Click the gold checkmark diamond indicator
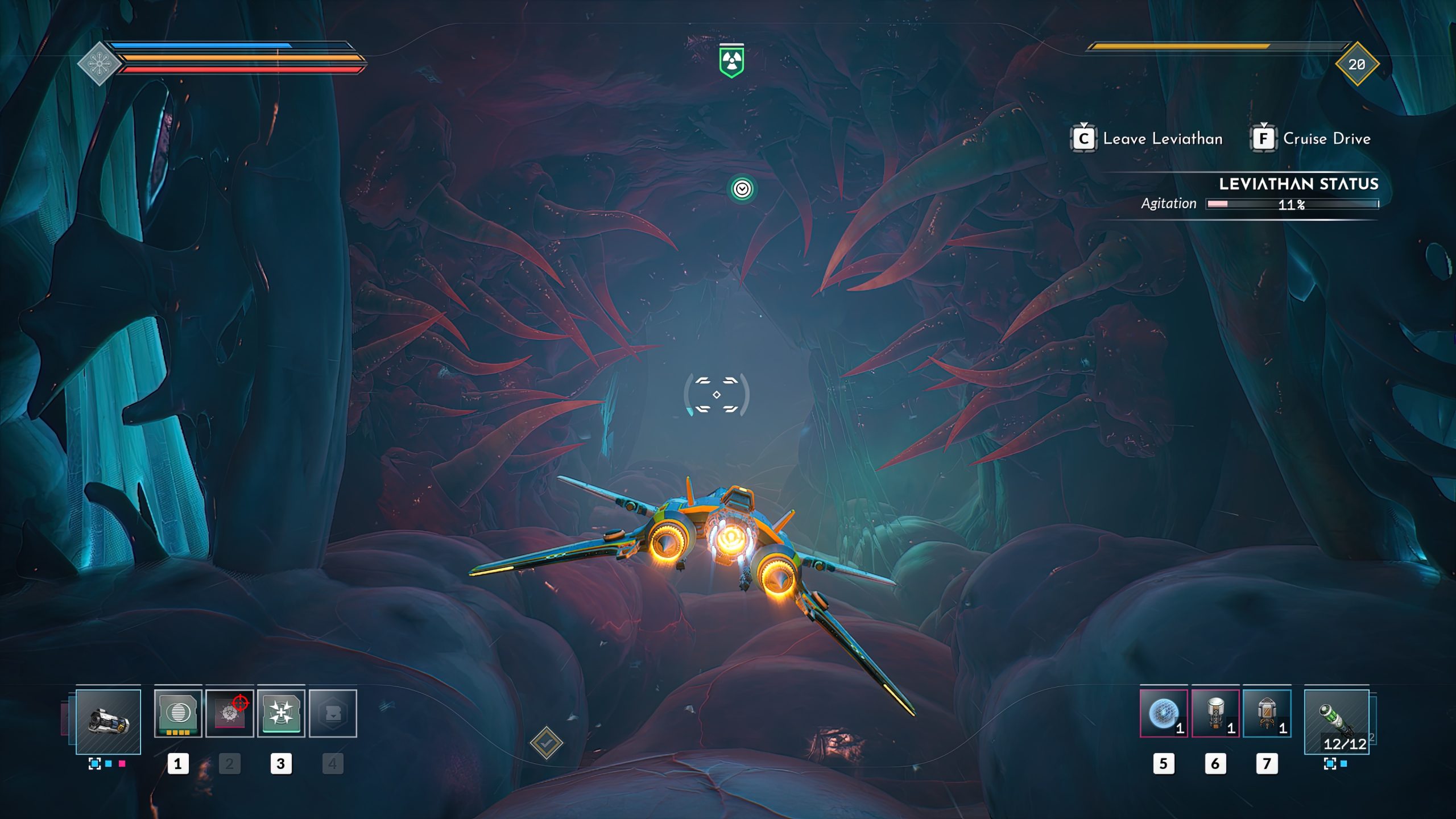 point(546,743)
